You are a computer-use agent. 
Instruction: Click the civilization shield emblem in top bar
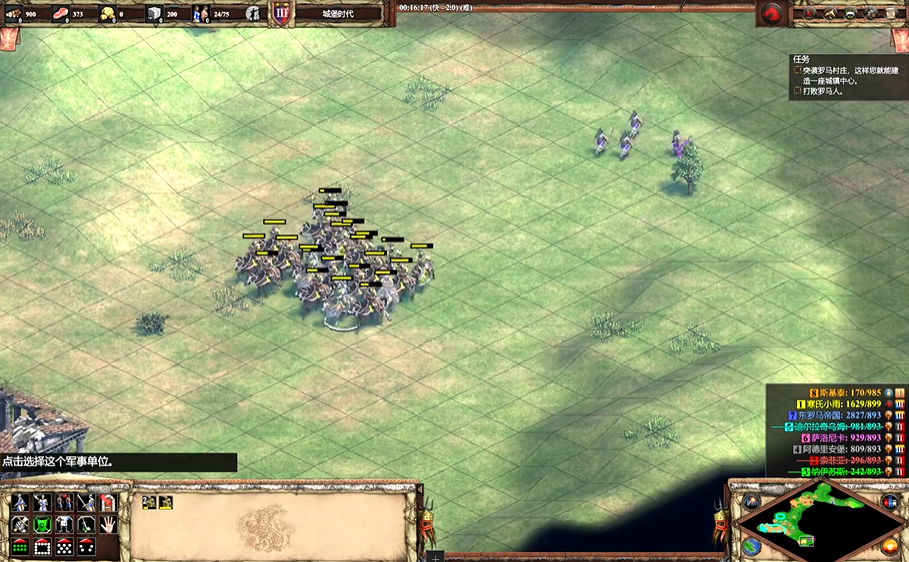coord(281,14)
